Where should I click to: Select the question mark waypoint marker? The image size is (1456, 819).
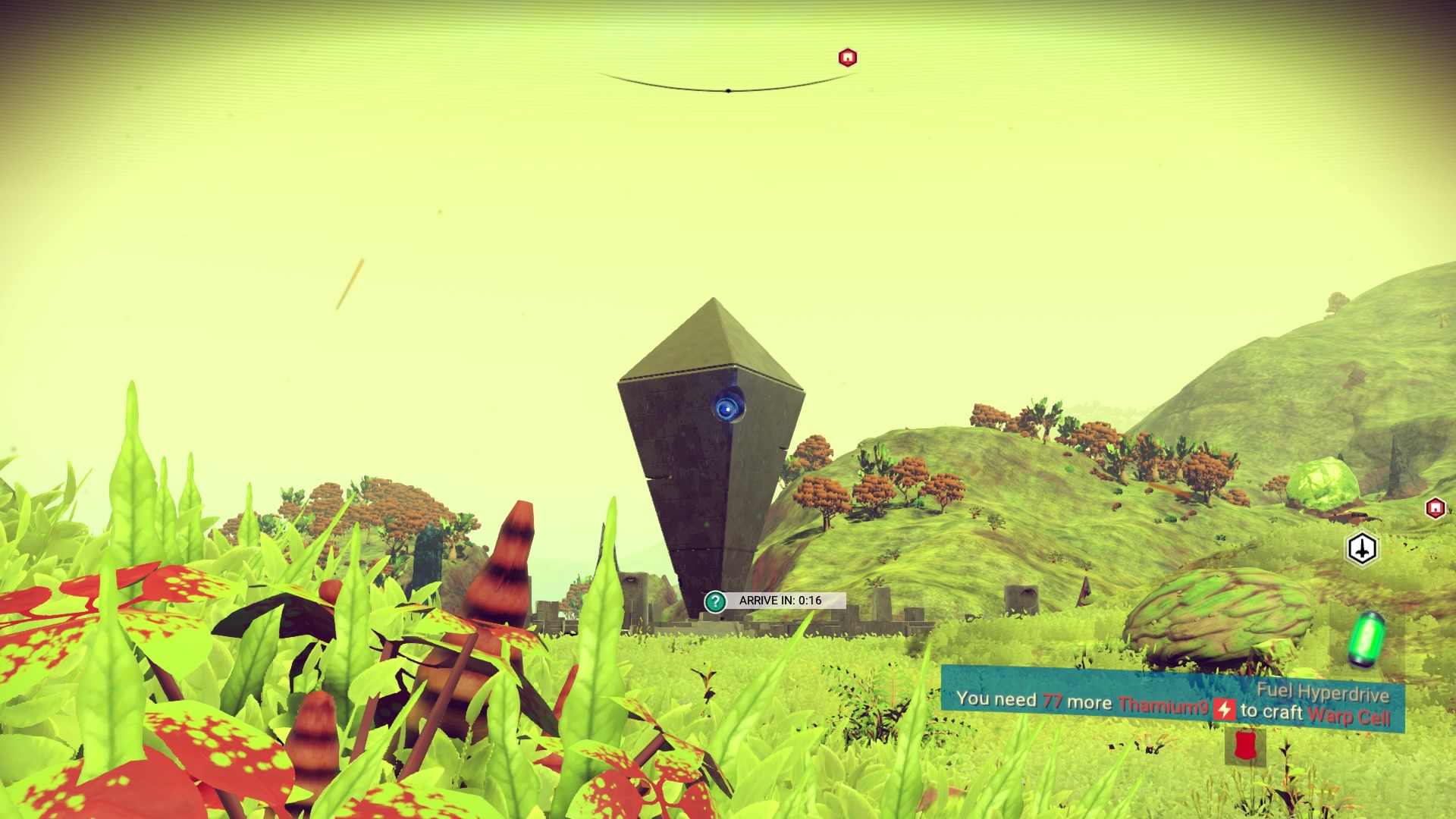pyautogui.click(x=715, y=601)
